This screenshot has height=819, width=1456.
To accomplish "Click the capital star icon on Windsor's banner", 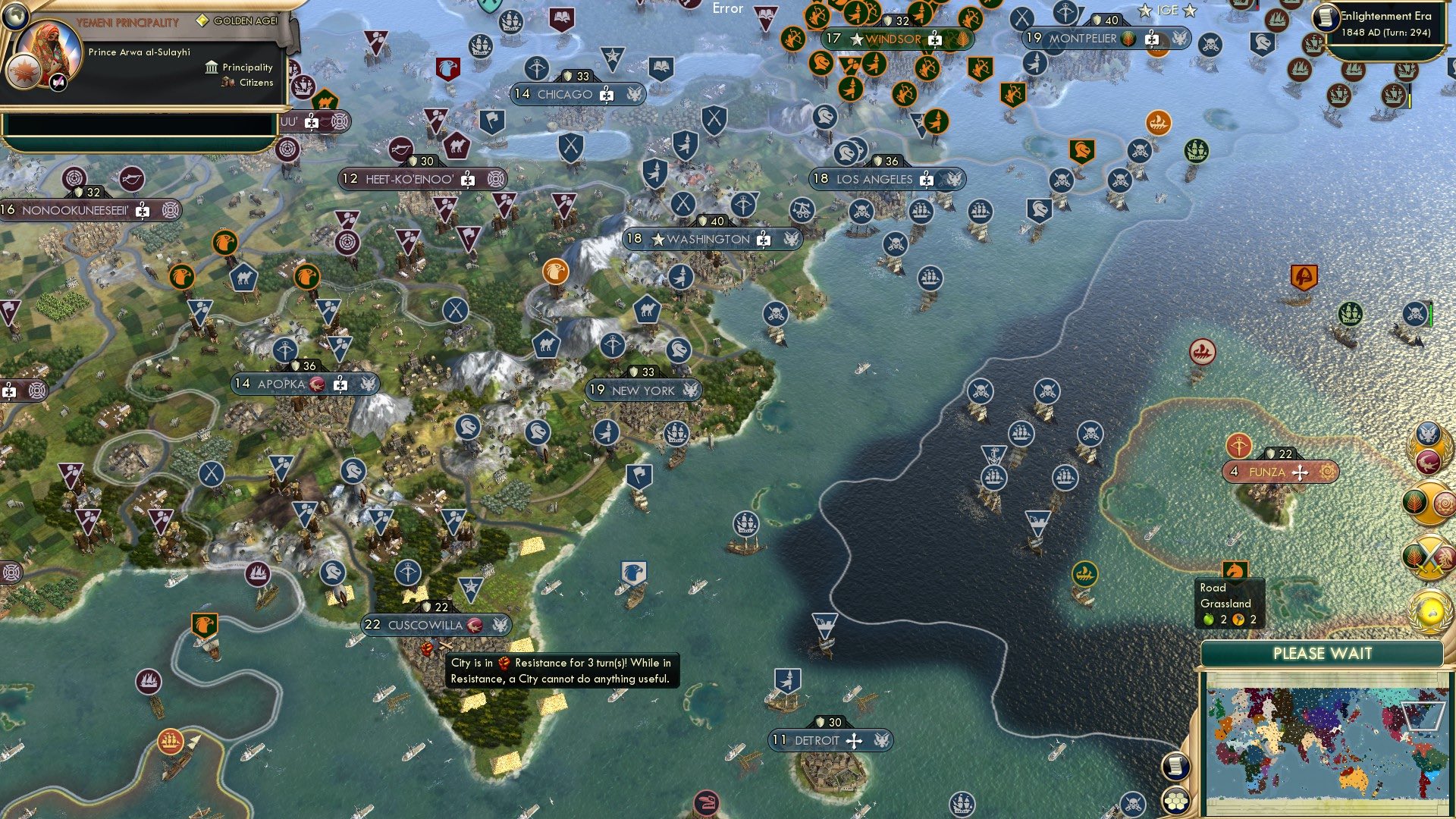I will pyautogui.click(x=857, y=38).
